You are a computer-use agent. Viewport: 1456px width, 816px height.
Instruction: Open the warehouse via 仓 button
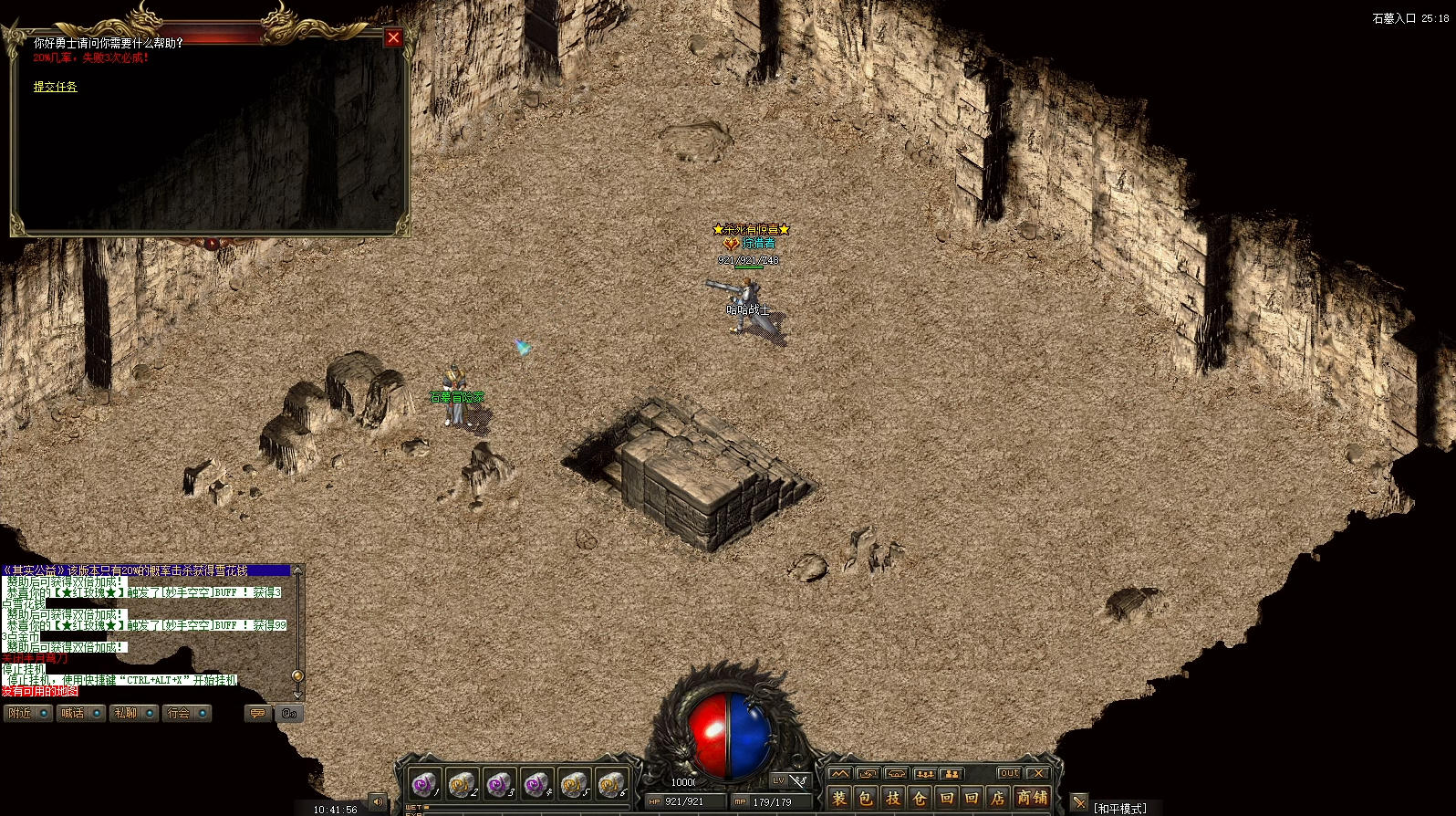[x=920, y=798]
